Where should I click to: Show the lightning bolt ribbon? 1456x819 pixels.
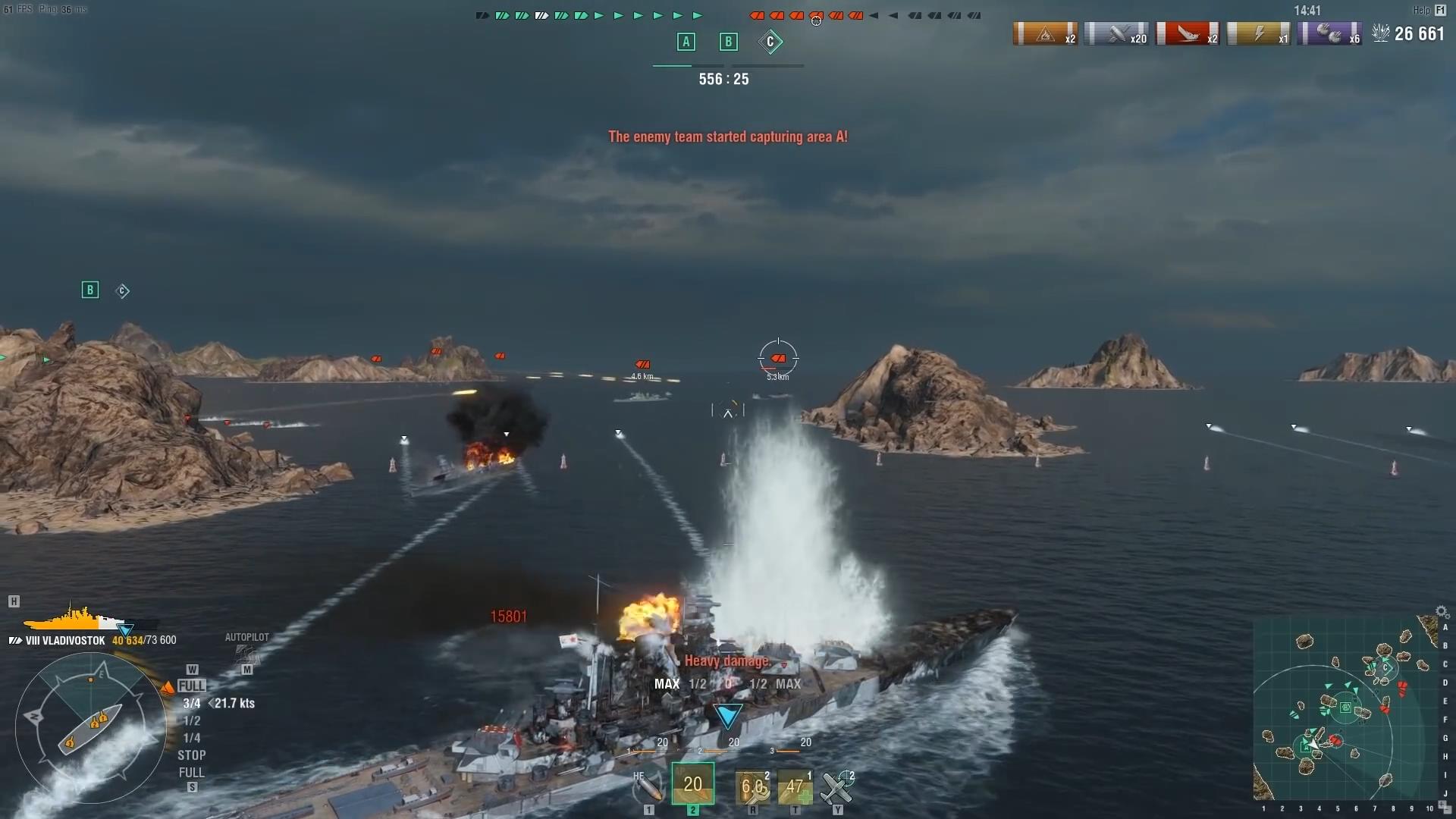pos(1258,34)
